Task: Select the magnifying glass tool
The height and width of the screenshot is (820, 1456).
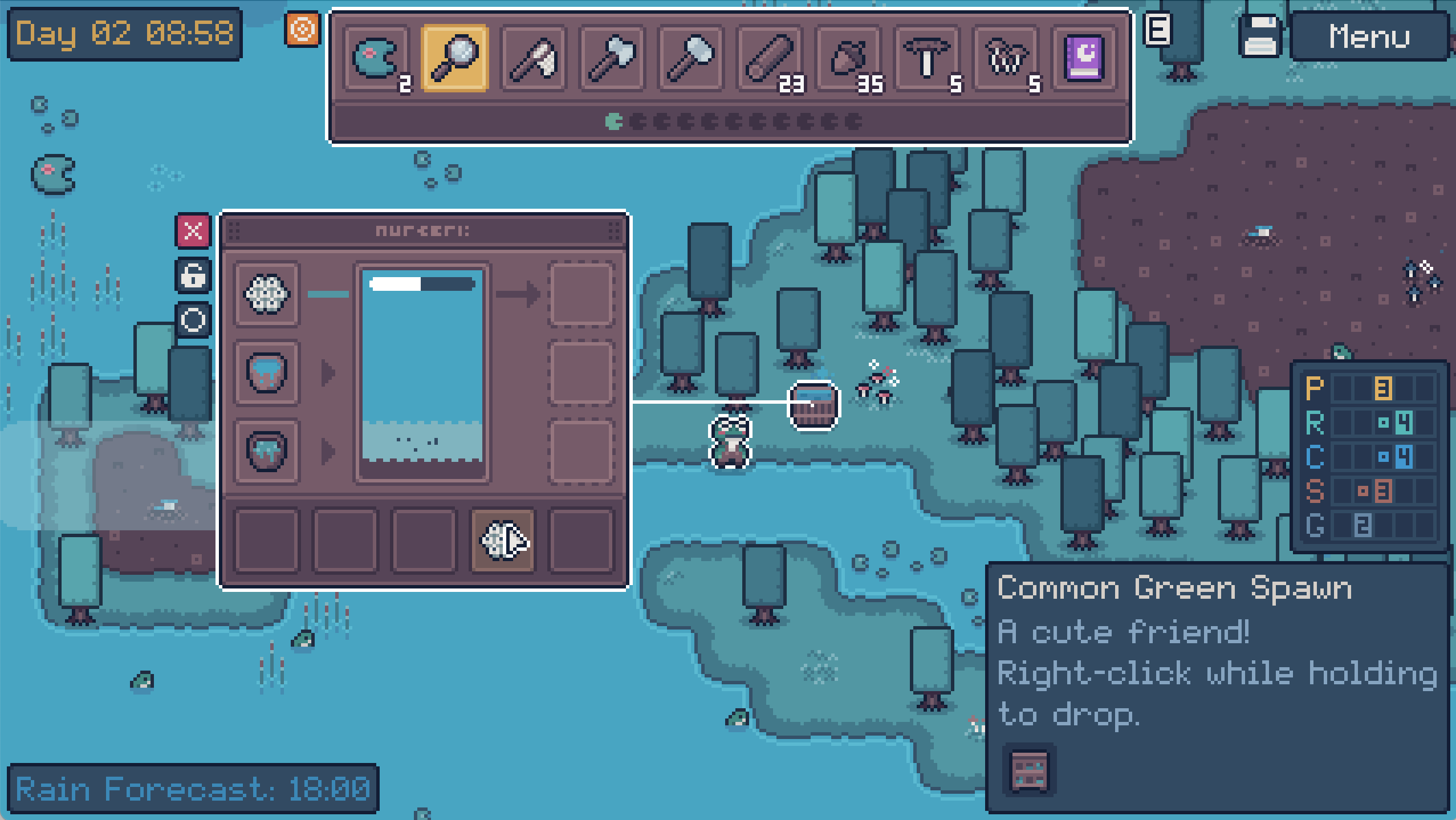Action: click(454, 58)
